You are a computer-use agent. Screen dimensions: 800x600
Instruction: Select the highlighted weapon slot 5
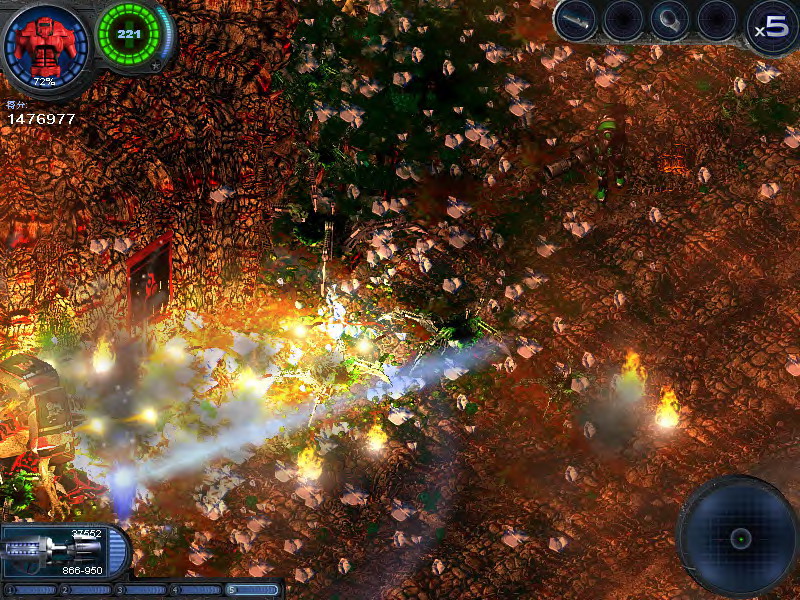point(251,590)
